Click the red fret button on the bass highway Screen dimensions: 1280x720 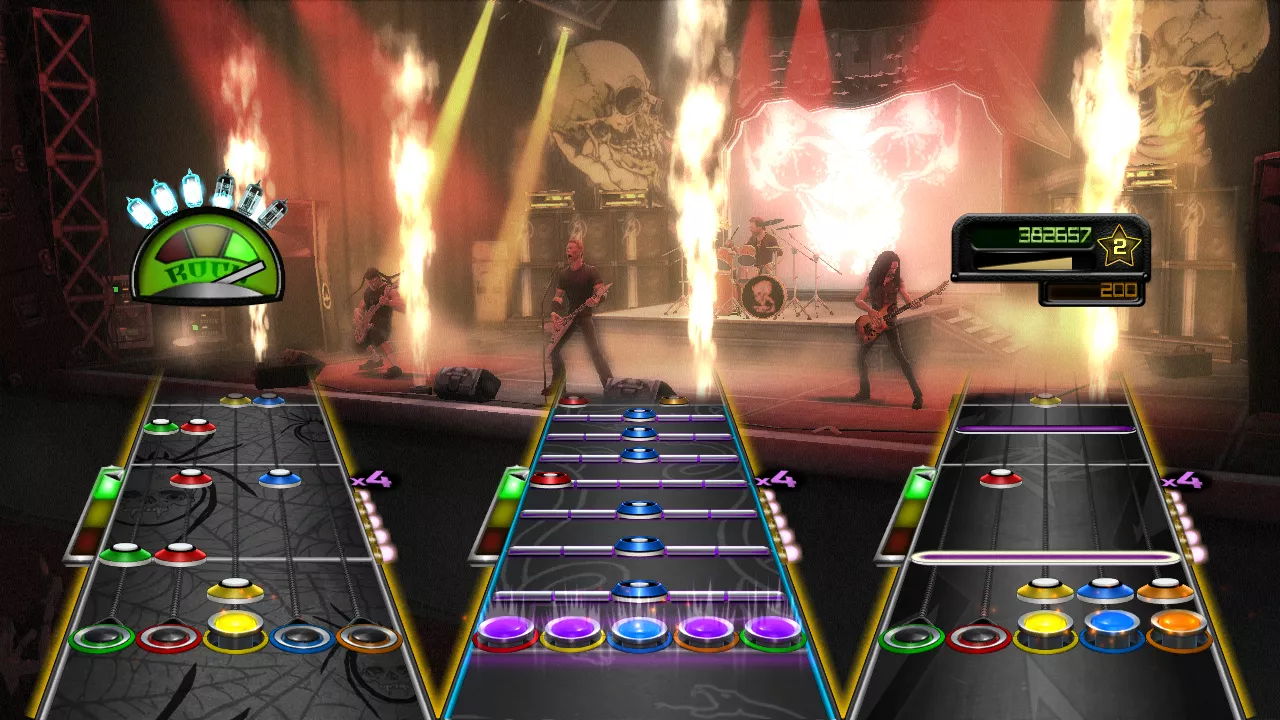tap(979, 637)
